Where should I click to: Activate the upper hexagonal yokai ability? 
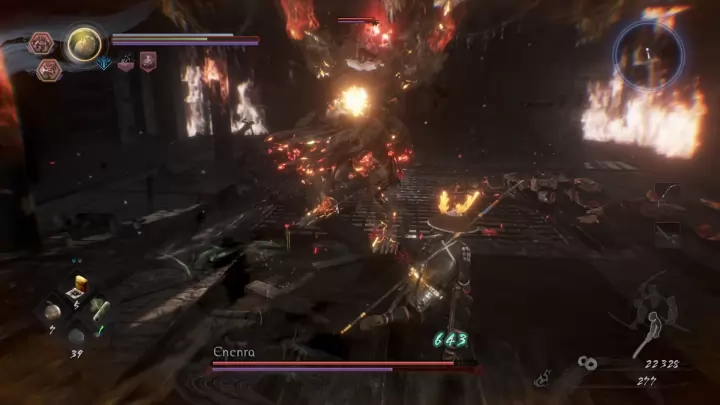click(x=40, y=43)
